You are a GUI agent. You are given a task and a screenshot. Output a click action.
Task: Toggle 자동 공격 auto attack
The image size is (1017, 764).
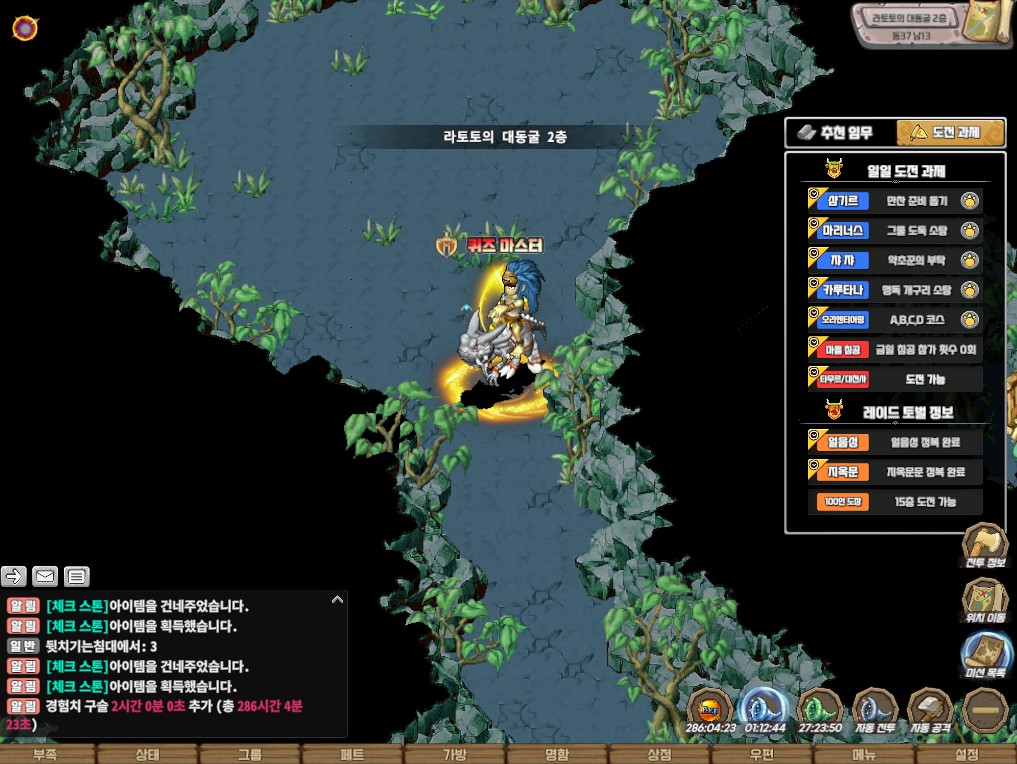(930, 710)
